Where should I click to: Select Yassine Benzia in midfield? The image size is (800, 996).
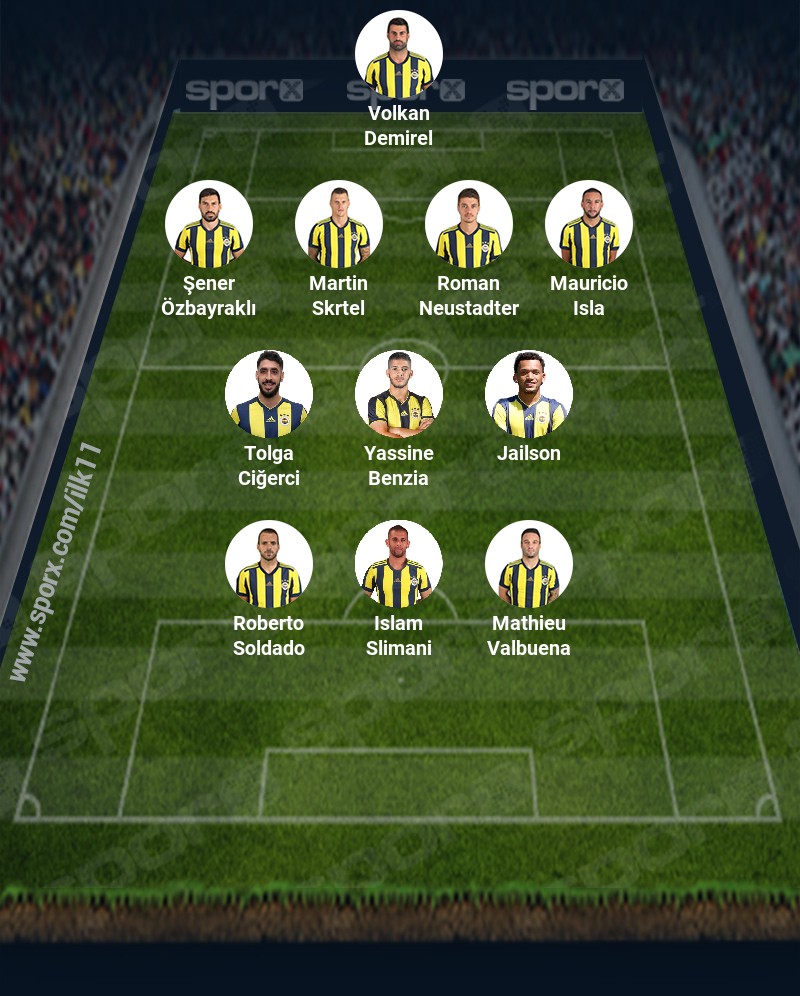399,395
